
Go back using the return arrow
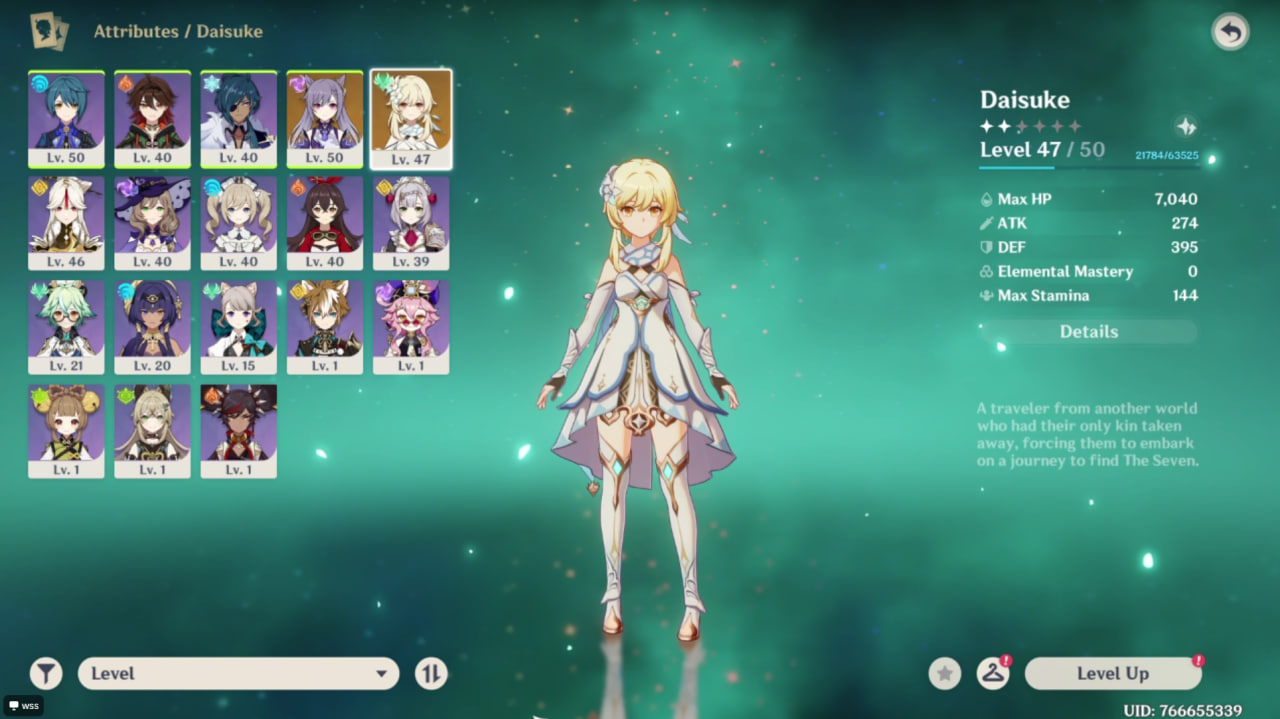point(1230,32)
